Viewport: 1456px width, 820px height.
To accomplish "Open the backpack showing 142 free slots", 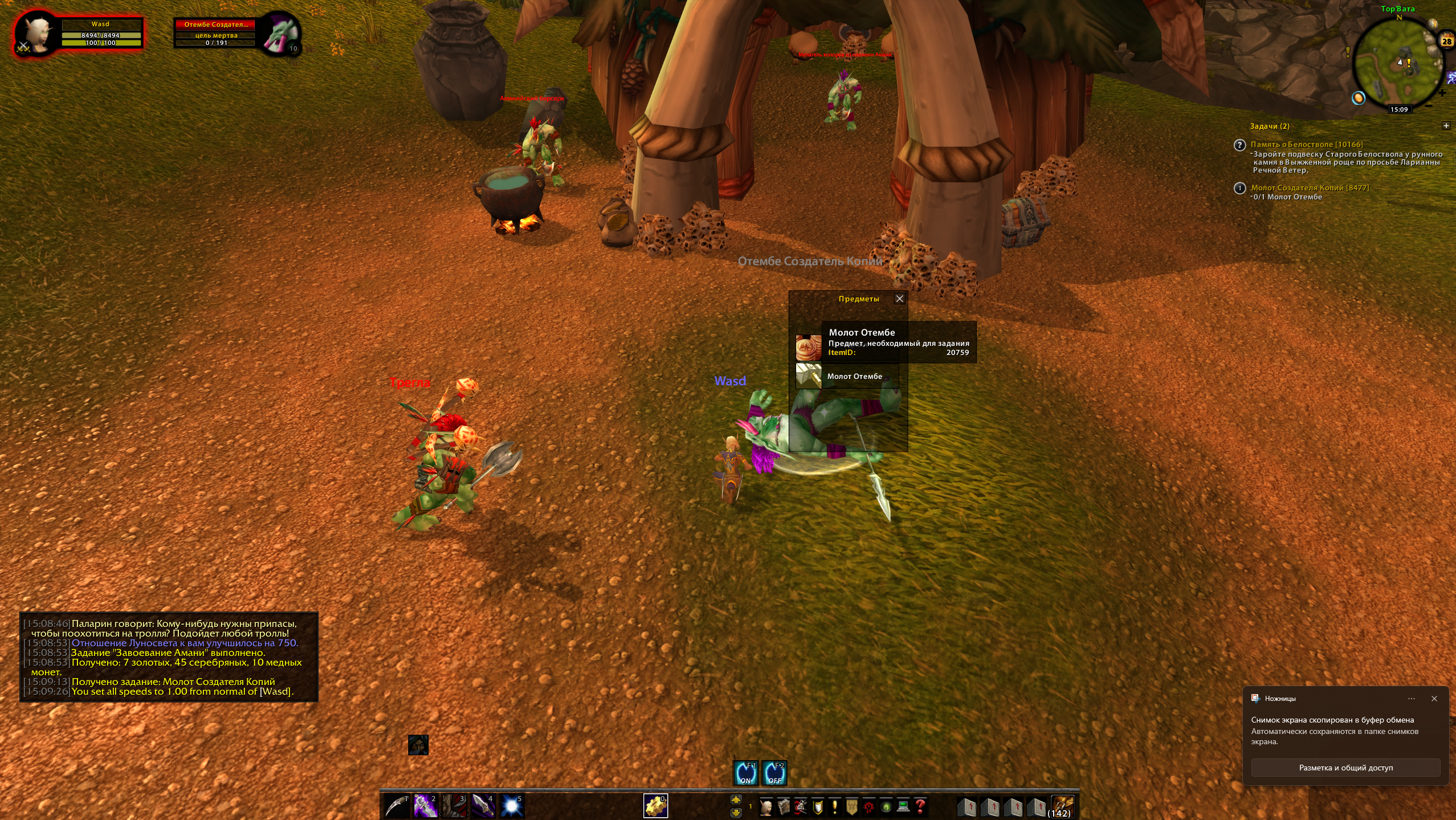I will point(1062,806).
